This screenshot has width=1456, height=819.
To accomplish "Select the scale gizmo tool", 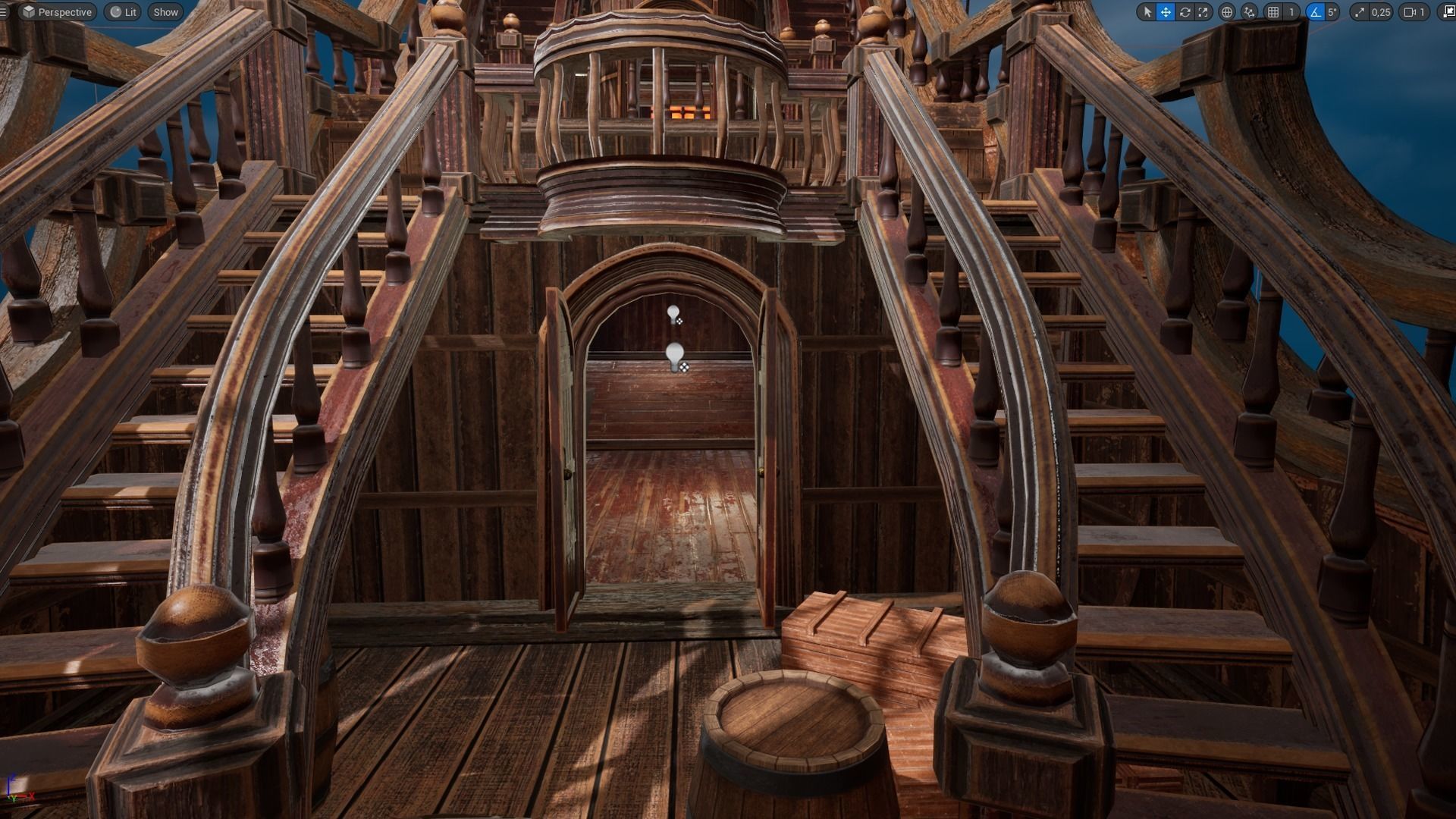I will pyautogui.click(x=1203, y=12).
